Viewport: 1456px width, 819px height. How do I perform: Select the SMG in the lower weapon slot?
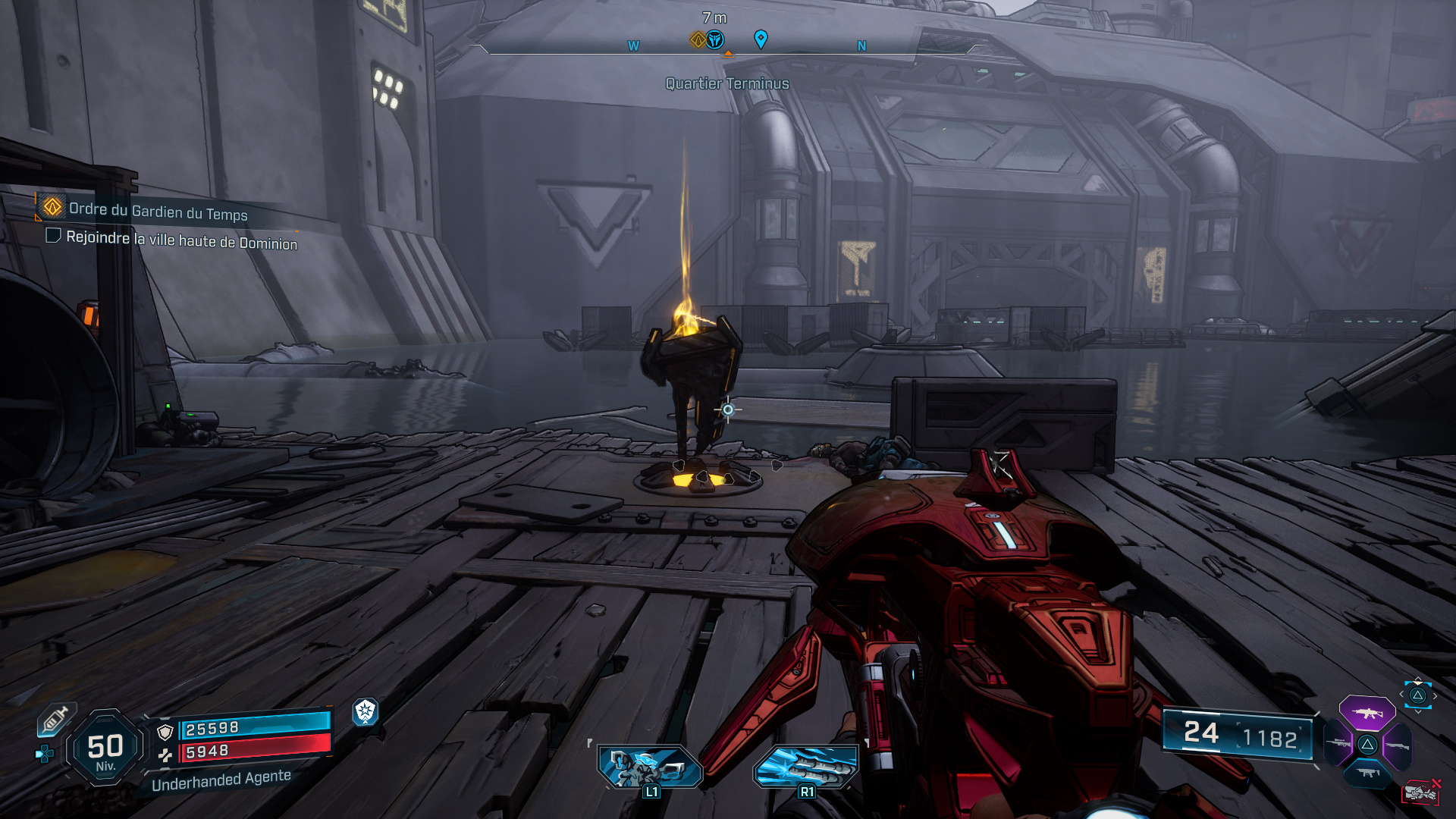click(1367, 773)
